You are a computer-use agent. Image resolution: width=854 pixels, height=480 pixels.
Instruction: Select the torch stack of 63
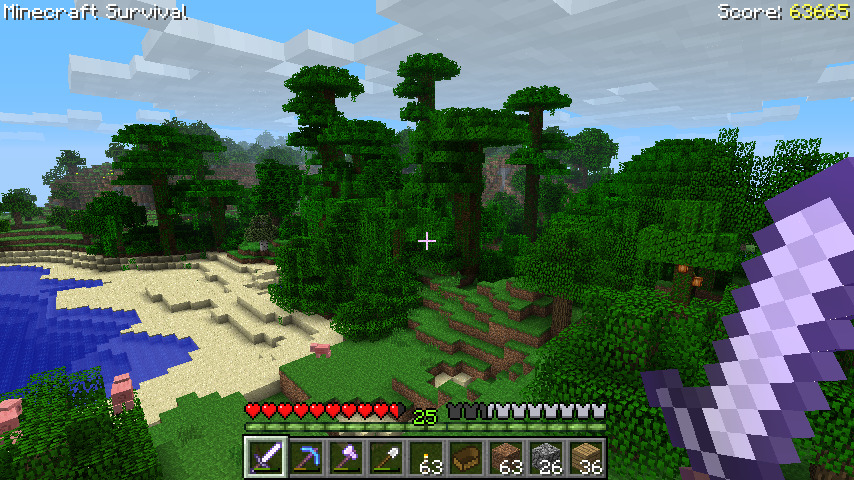426,458
